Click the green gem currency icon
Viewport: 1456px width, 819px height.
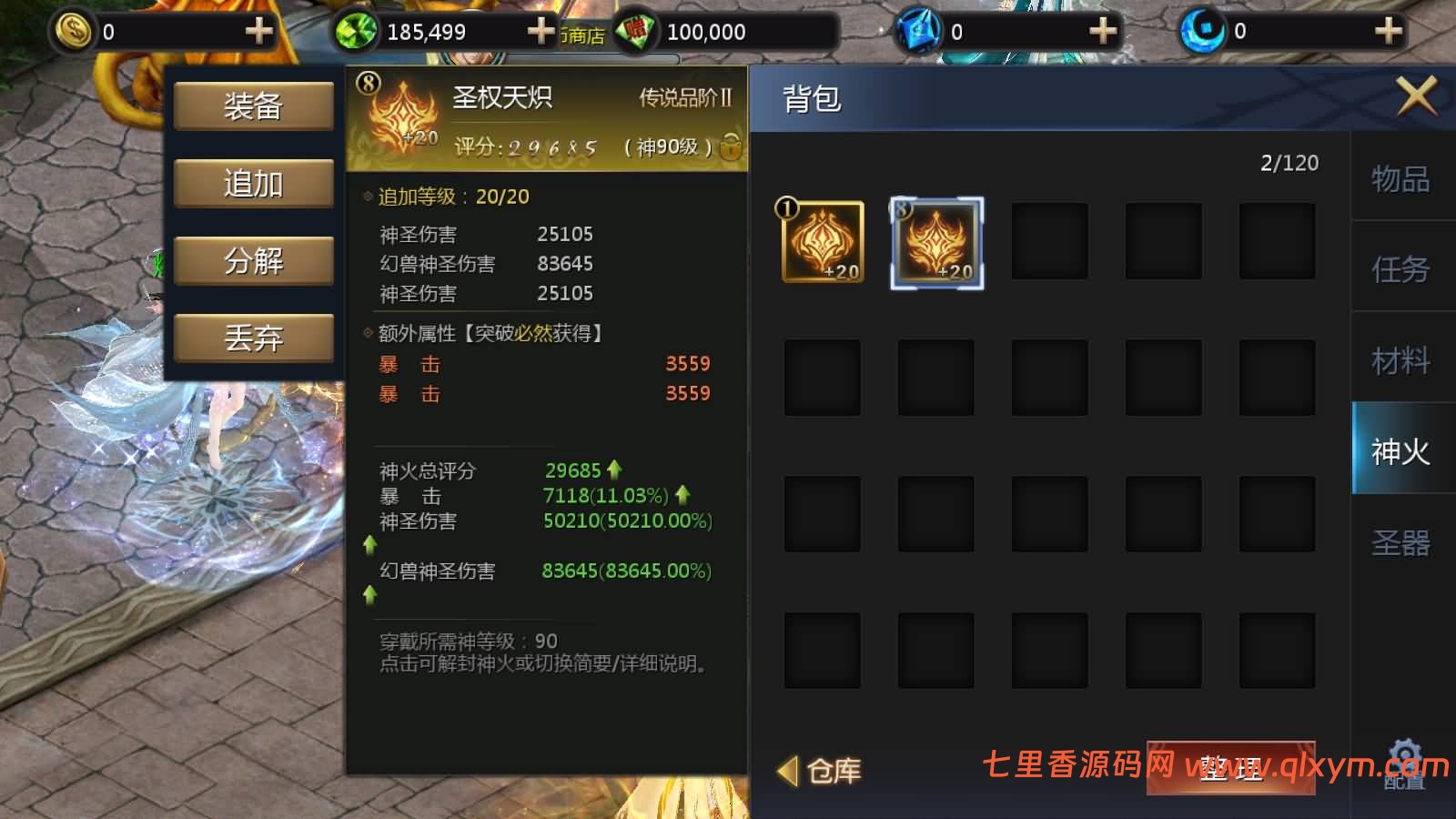[358, 30]
